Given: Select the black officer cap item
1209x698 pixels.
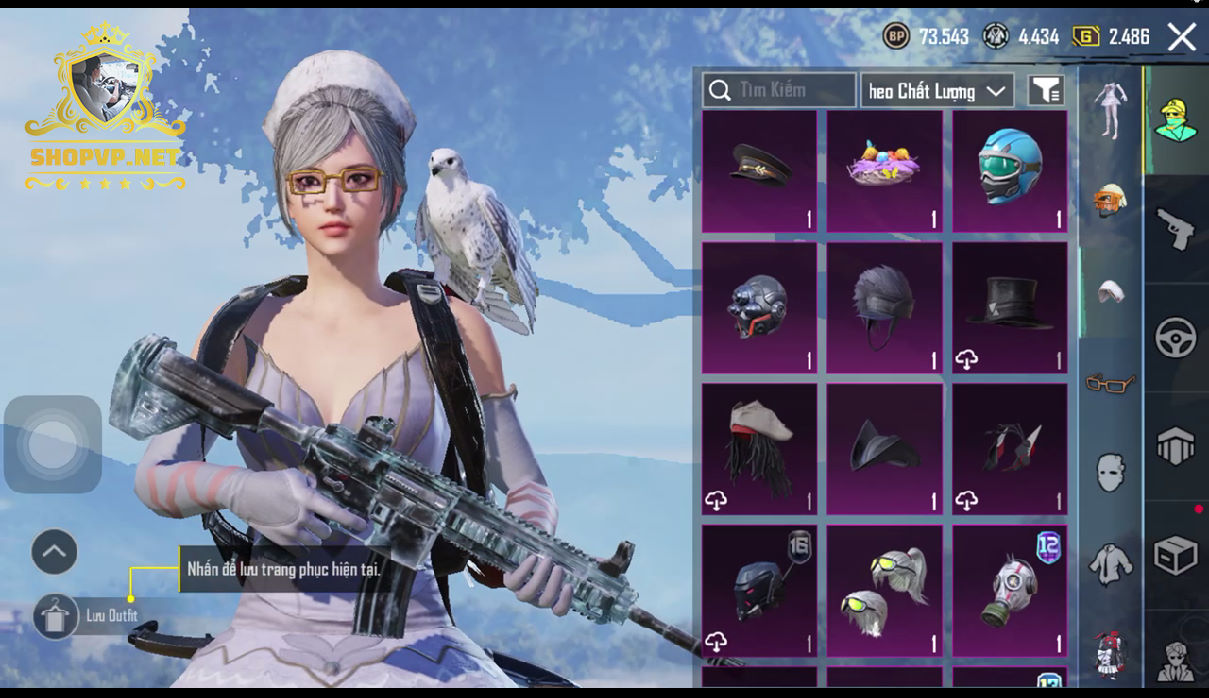Looking at the screenshot, I should point(760,171).
